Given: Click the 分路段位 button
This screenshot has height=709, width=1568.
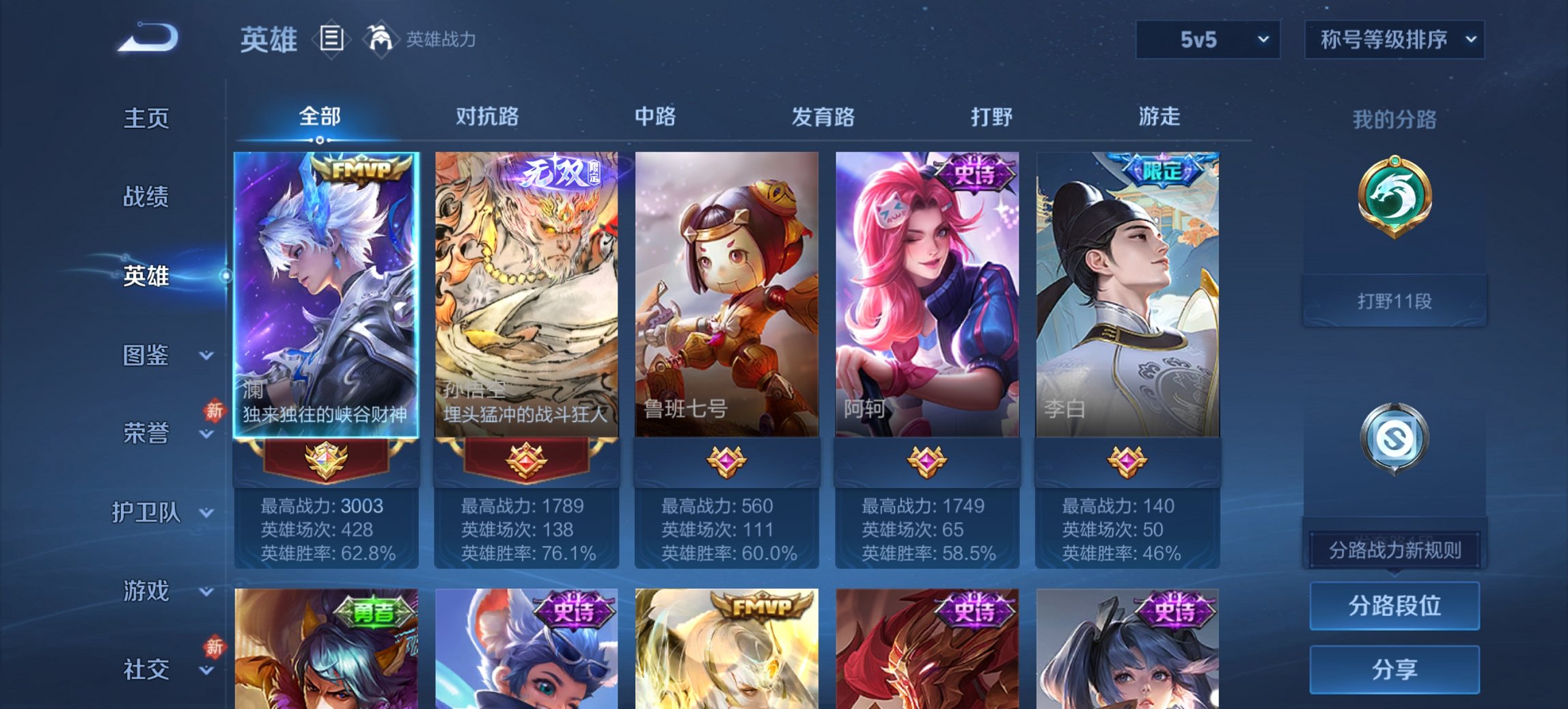Looking at the screenshot, I should [1394, 607].
